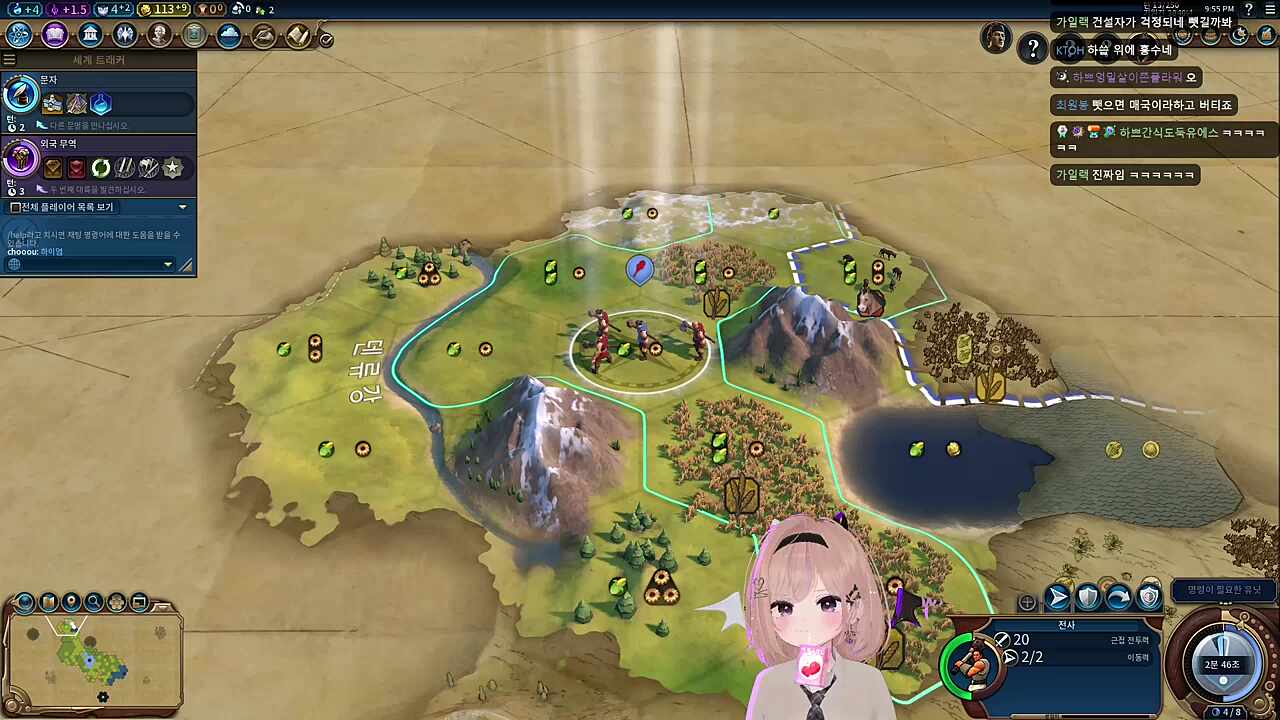
Task: Select the current research 문자 icon
Action: tap(20, 96)
